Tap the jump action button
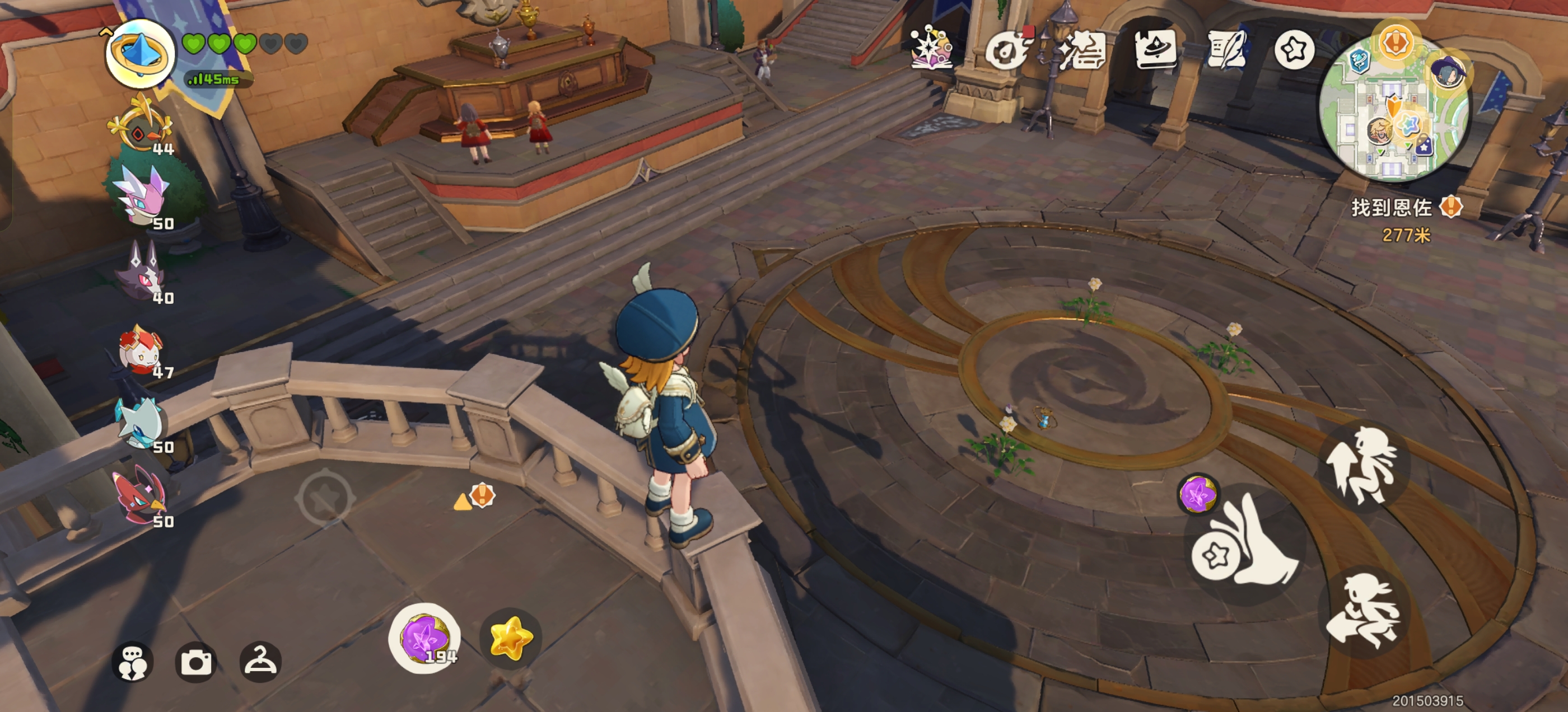Viewport: 1568px width, 712px height. [1364, 467]
